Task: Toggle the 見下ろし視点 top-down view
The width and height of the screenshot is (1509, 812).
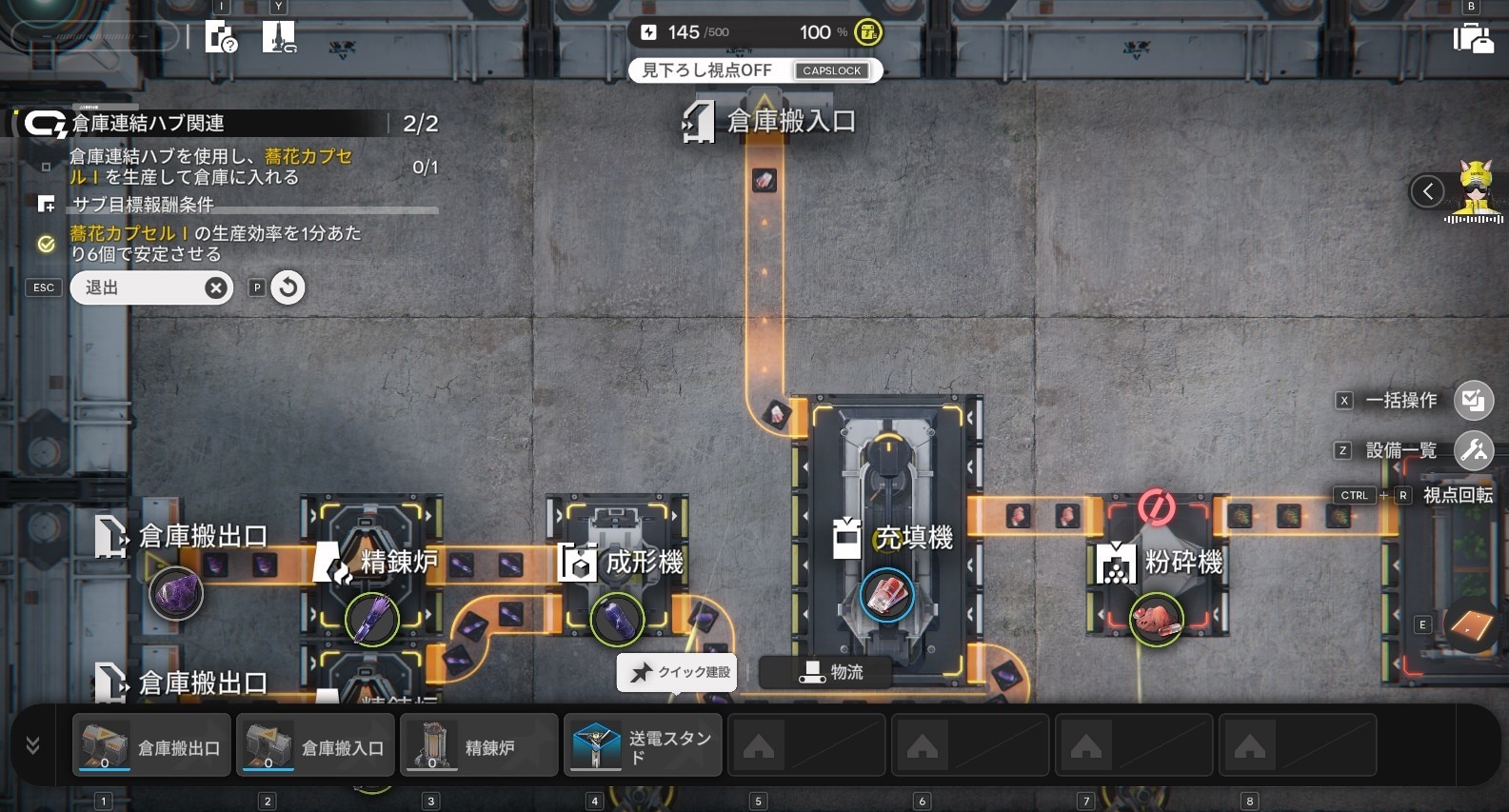Action: coord(755,70)
